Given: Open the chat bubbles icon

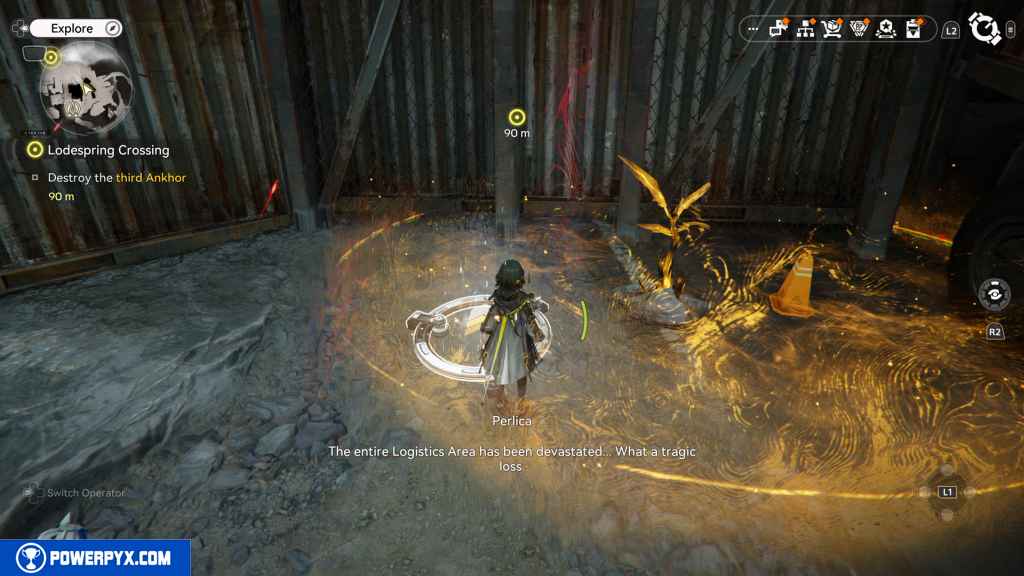Looking at the screenshot, I should (778, 29).
